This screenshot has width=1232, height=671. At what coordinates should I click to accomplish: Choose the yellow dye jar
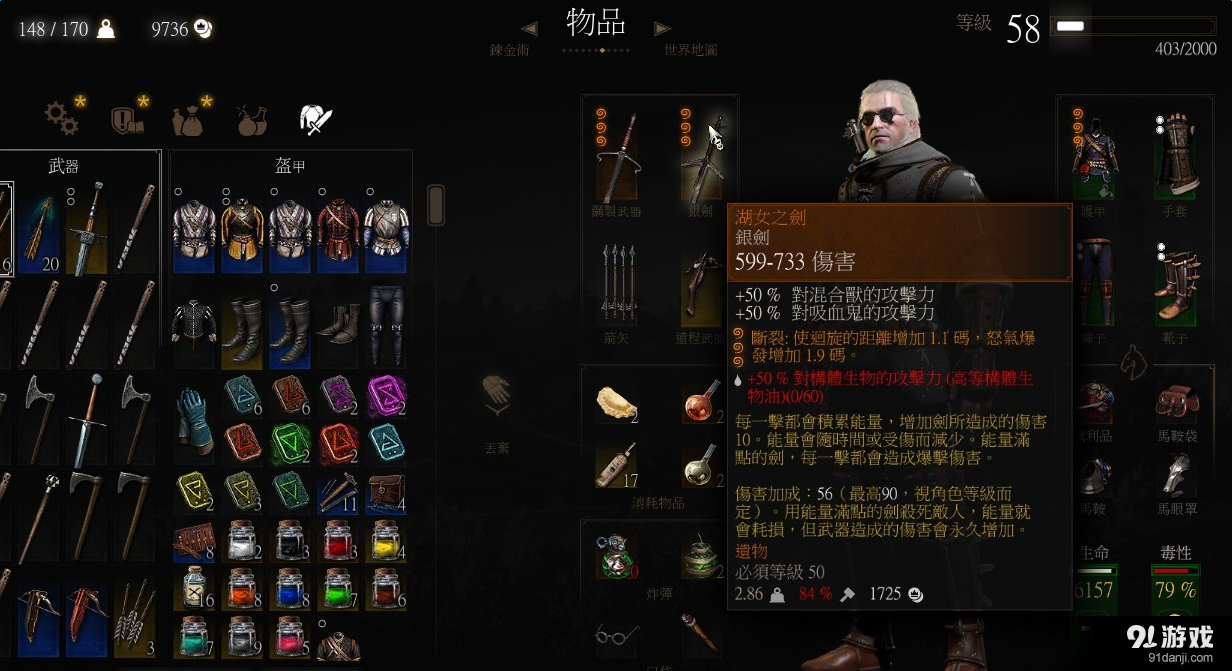(x=387, y=541)
